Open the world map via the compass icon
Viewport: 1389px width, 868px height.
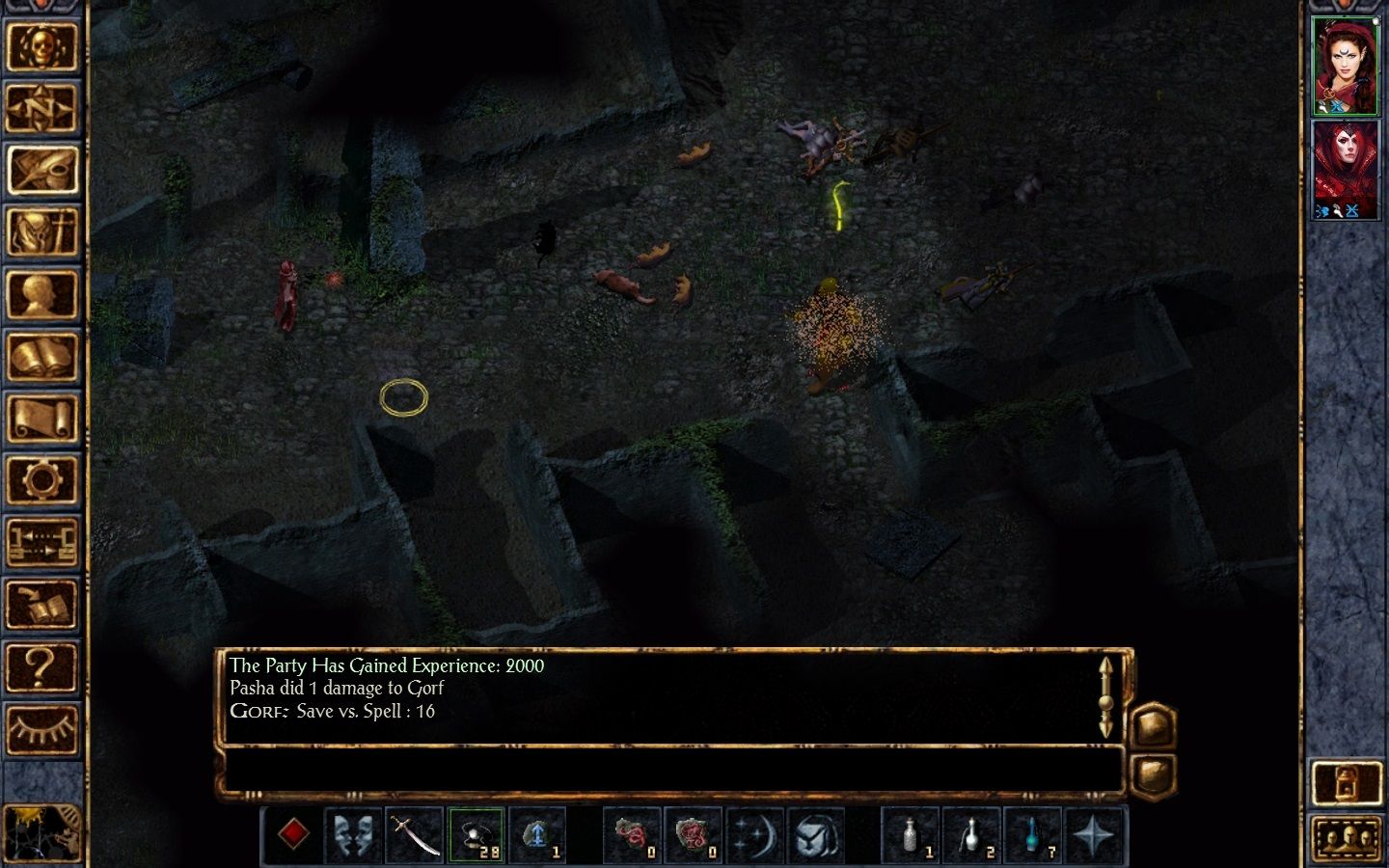[42, 108]
